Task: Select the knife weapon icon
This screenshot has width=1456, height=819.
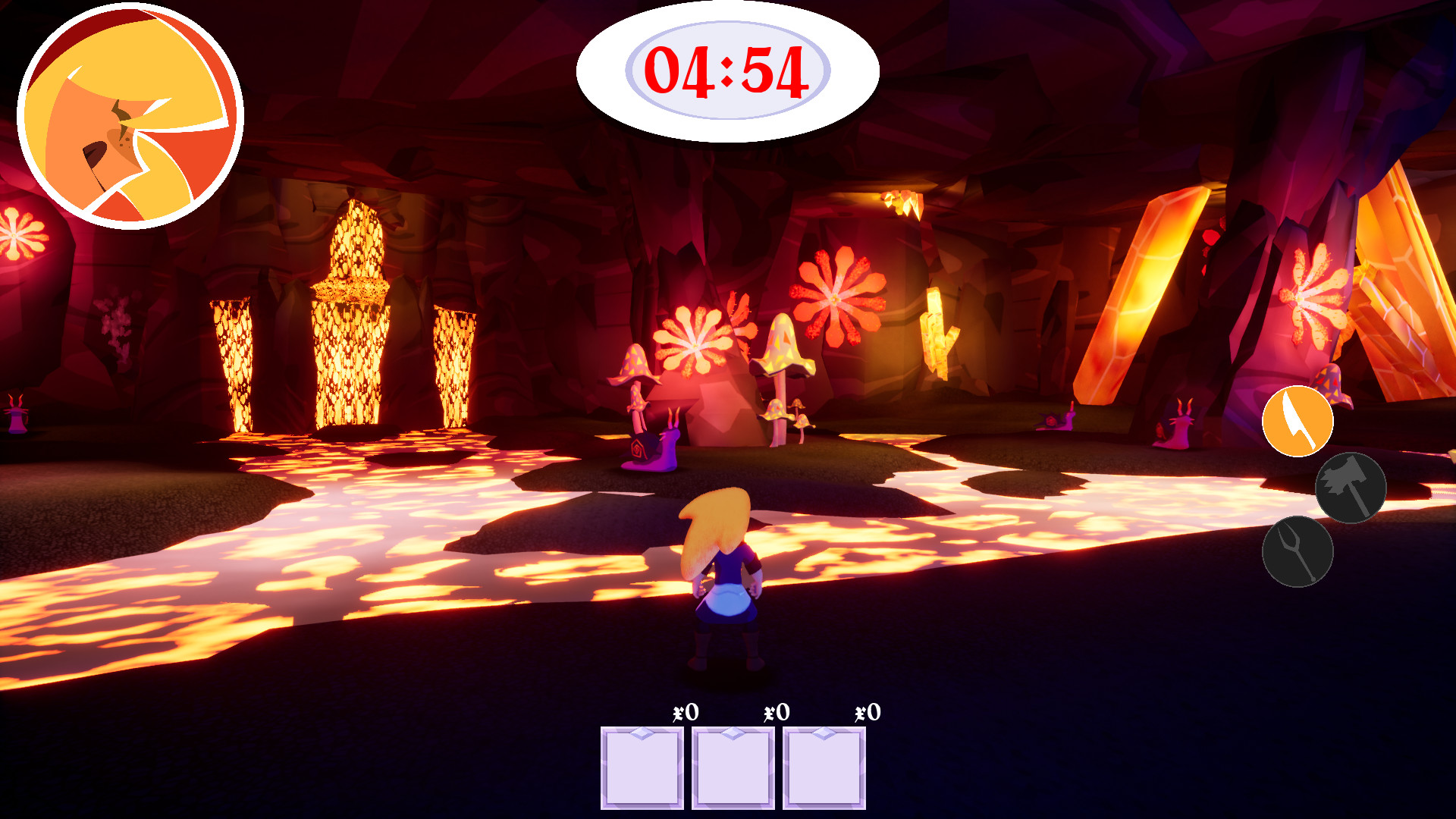Action: (x=1297, y=421)
